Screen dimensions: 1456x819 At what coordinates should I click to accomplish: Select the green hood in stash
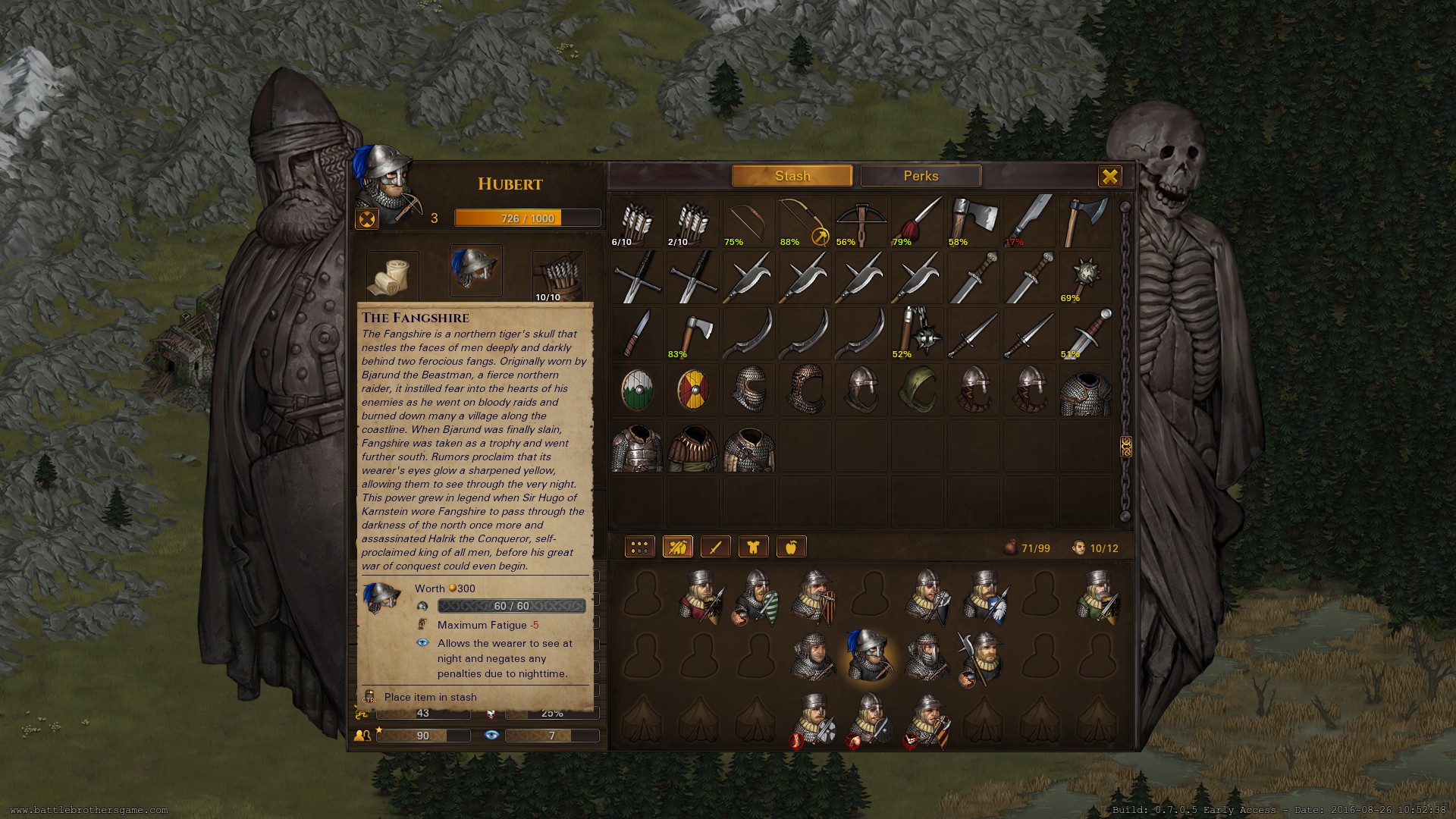[917, 389]
